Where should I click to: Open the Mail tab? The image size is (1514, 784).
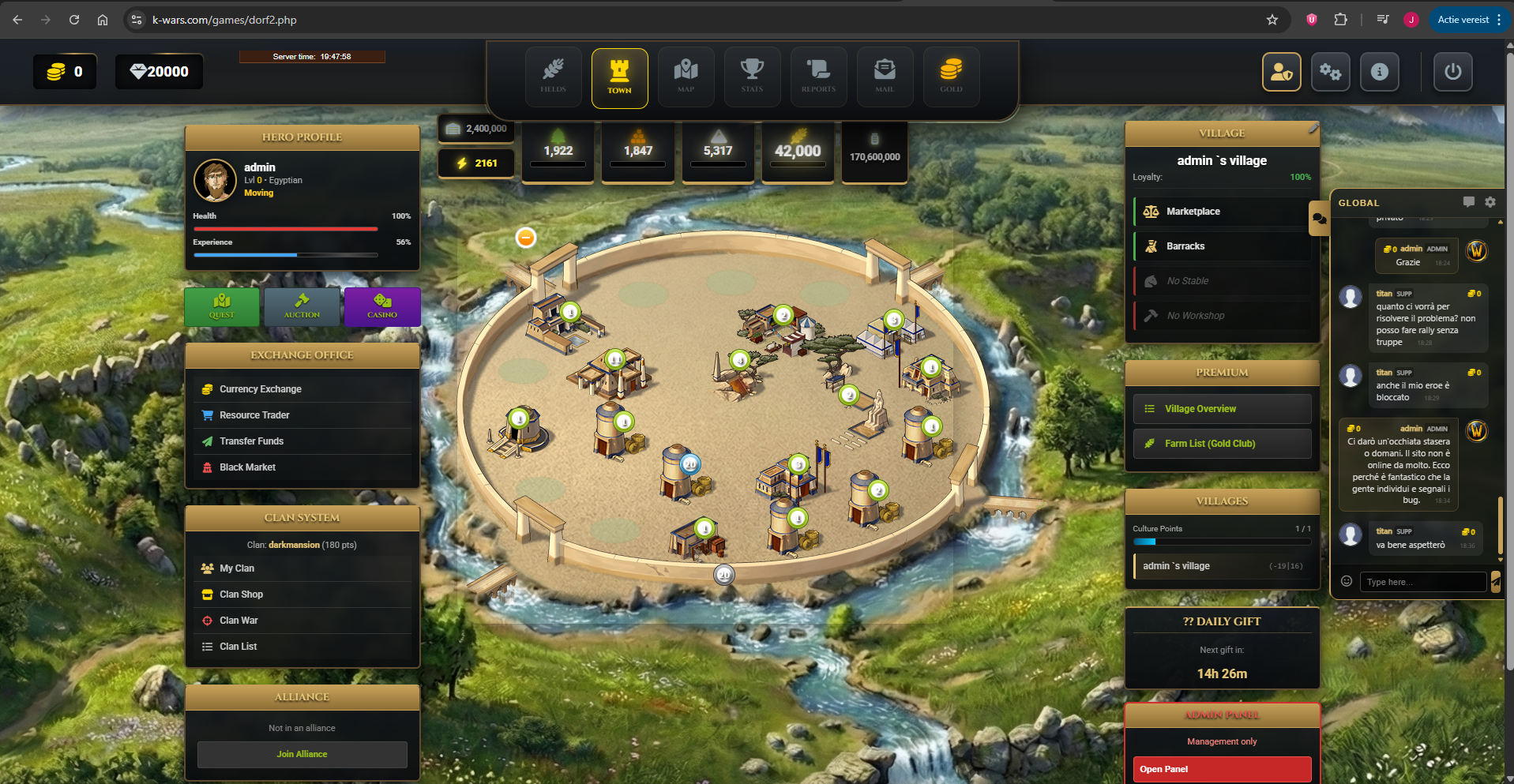point(885,77)
